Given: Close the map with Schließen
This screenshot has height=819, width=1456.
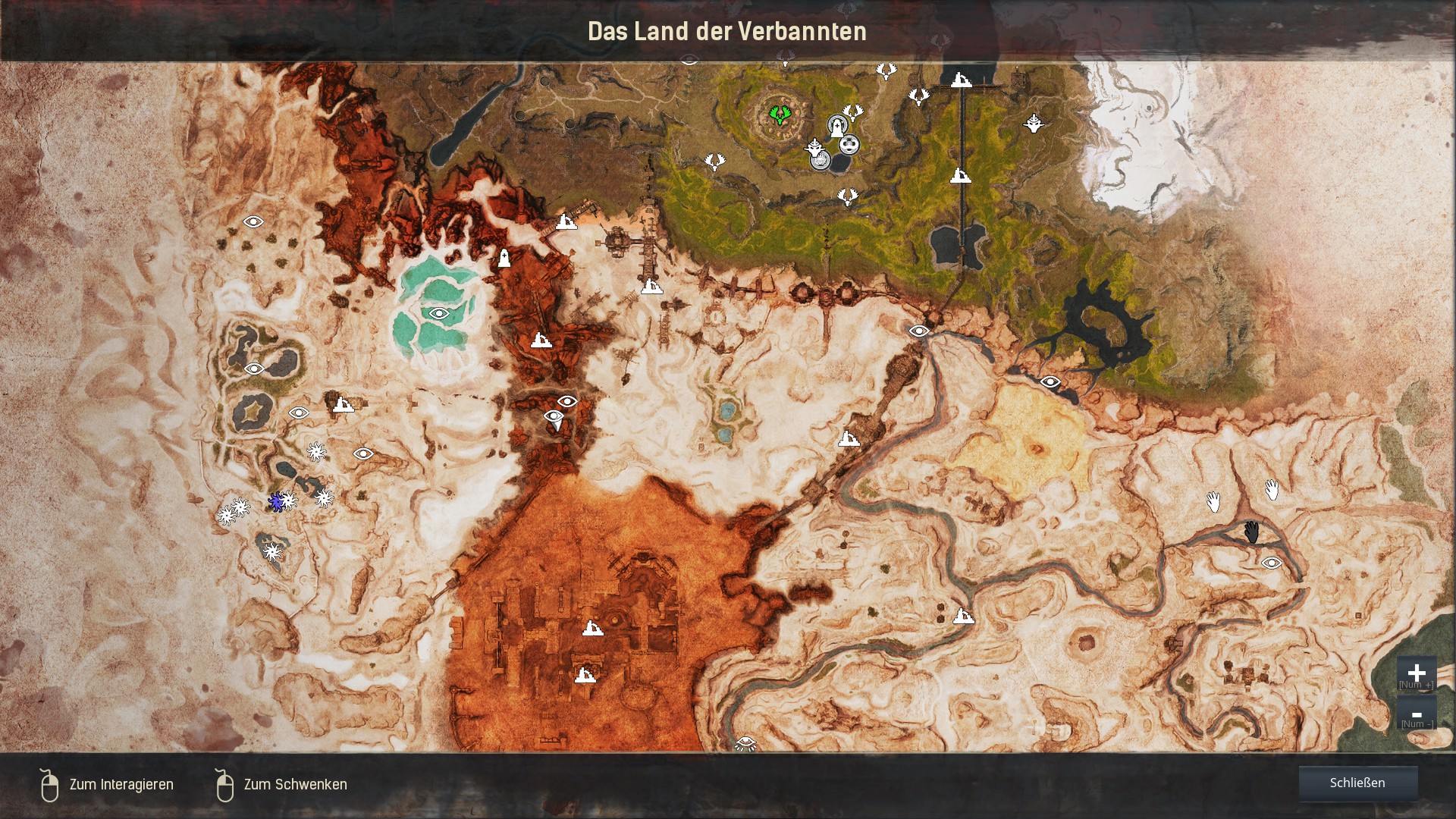Looking at the screenshot, I should click(1357, 783).
